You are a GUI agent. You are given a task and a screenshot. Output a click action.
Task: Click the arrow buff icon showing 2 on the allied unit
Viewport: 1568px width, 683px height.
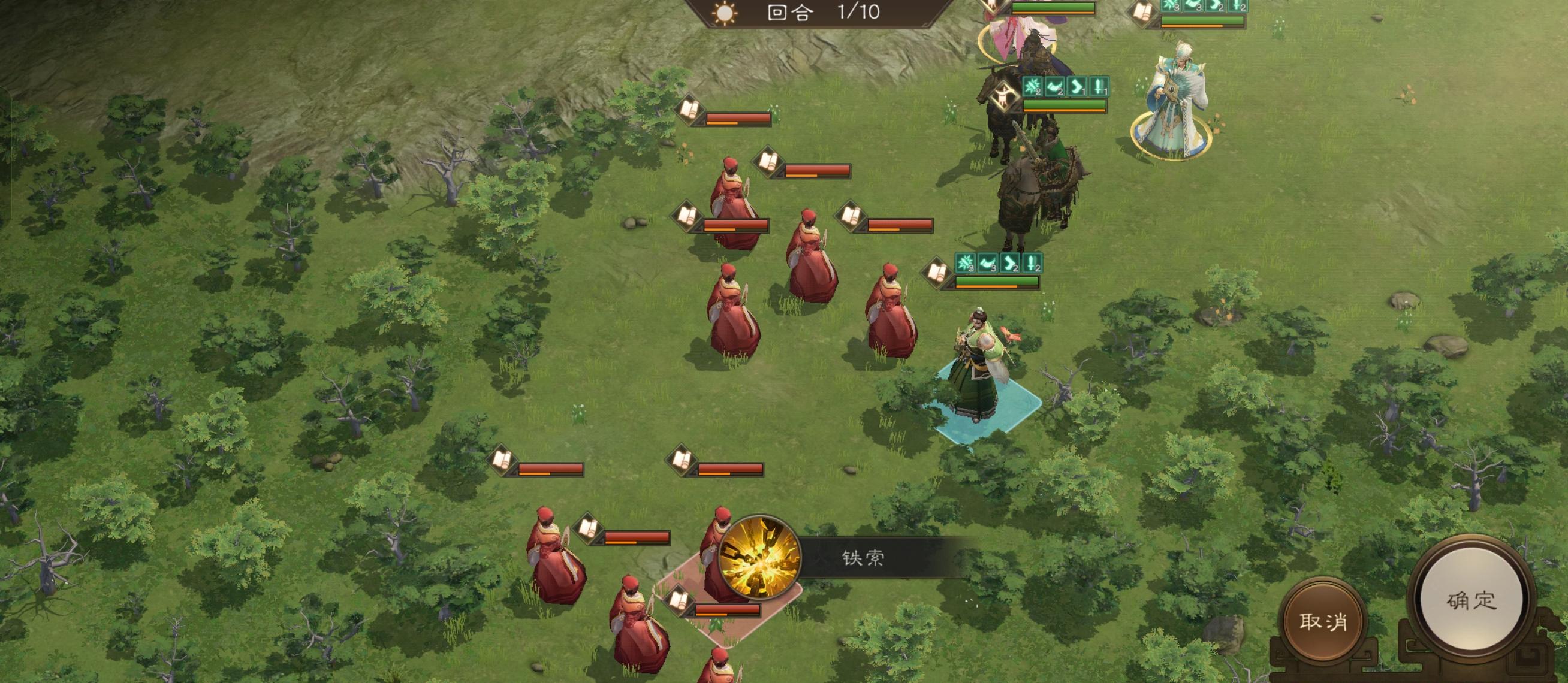[x=1011, y=264]
